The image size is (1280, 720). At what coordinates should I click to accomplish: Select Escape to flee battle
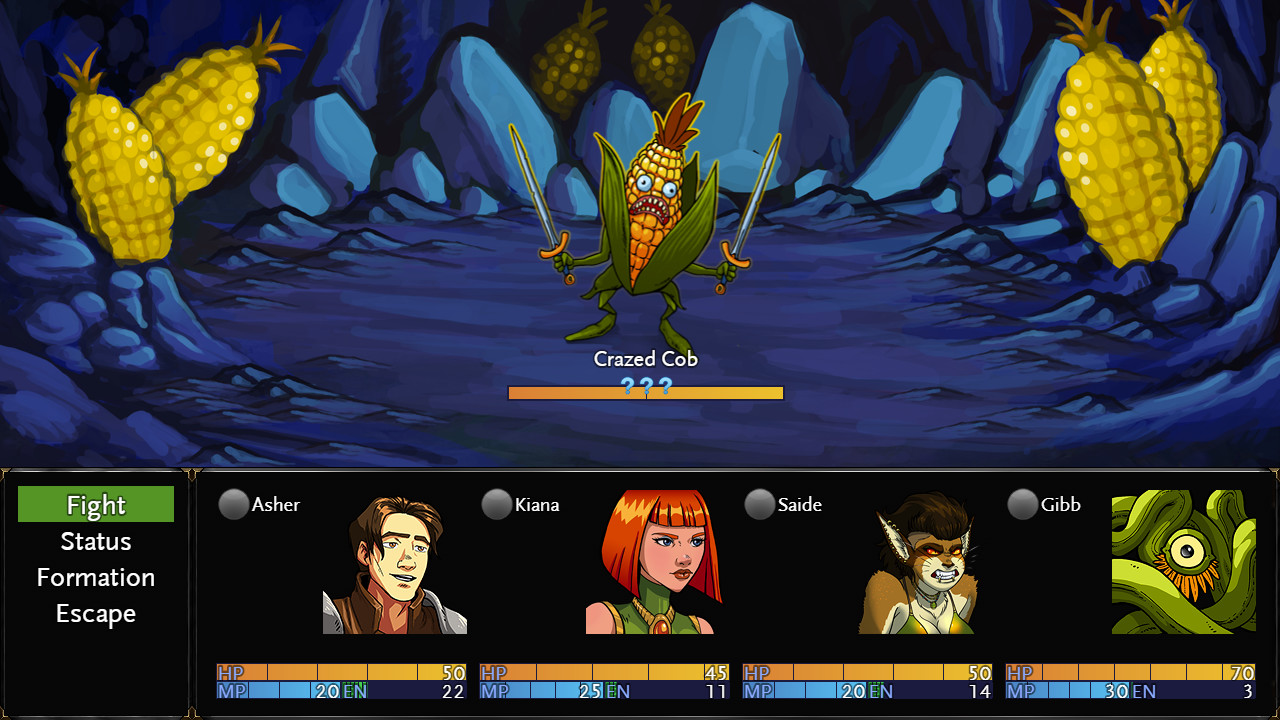tap(95, 613)
